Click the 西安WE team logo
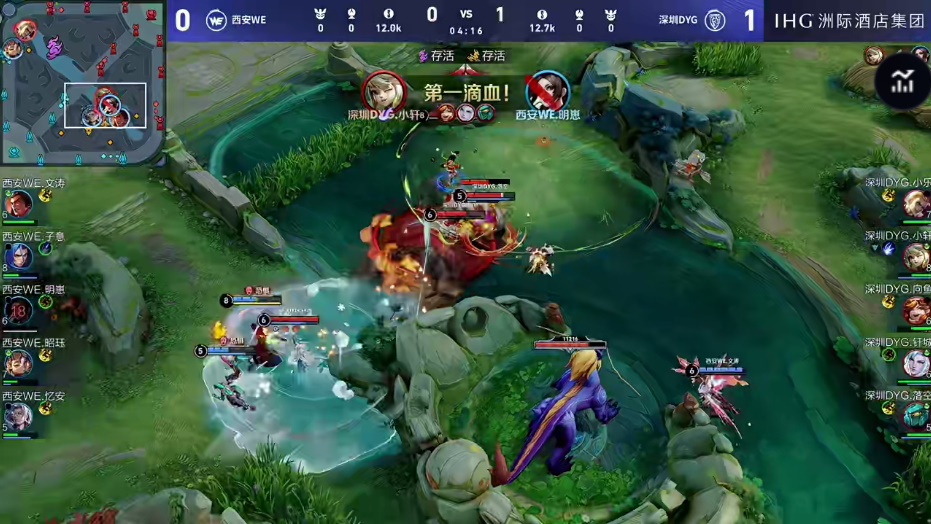The image size is (931, 524). pyautogui.click(x=216, y=20)
